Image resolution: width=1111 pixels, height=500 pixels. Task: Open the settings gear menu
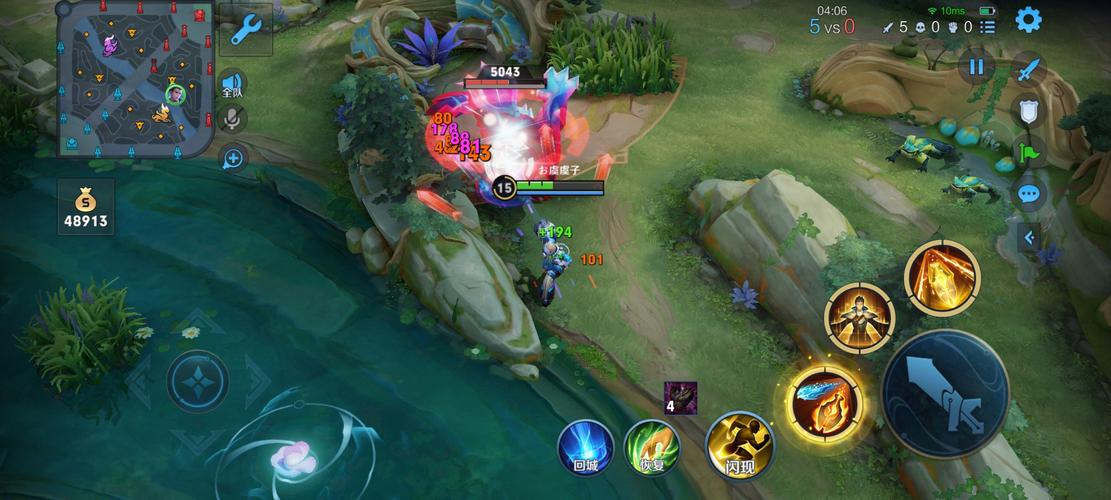1028,19
